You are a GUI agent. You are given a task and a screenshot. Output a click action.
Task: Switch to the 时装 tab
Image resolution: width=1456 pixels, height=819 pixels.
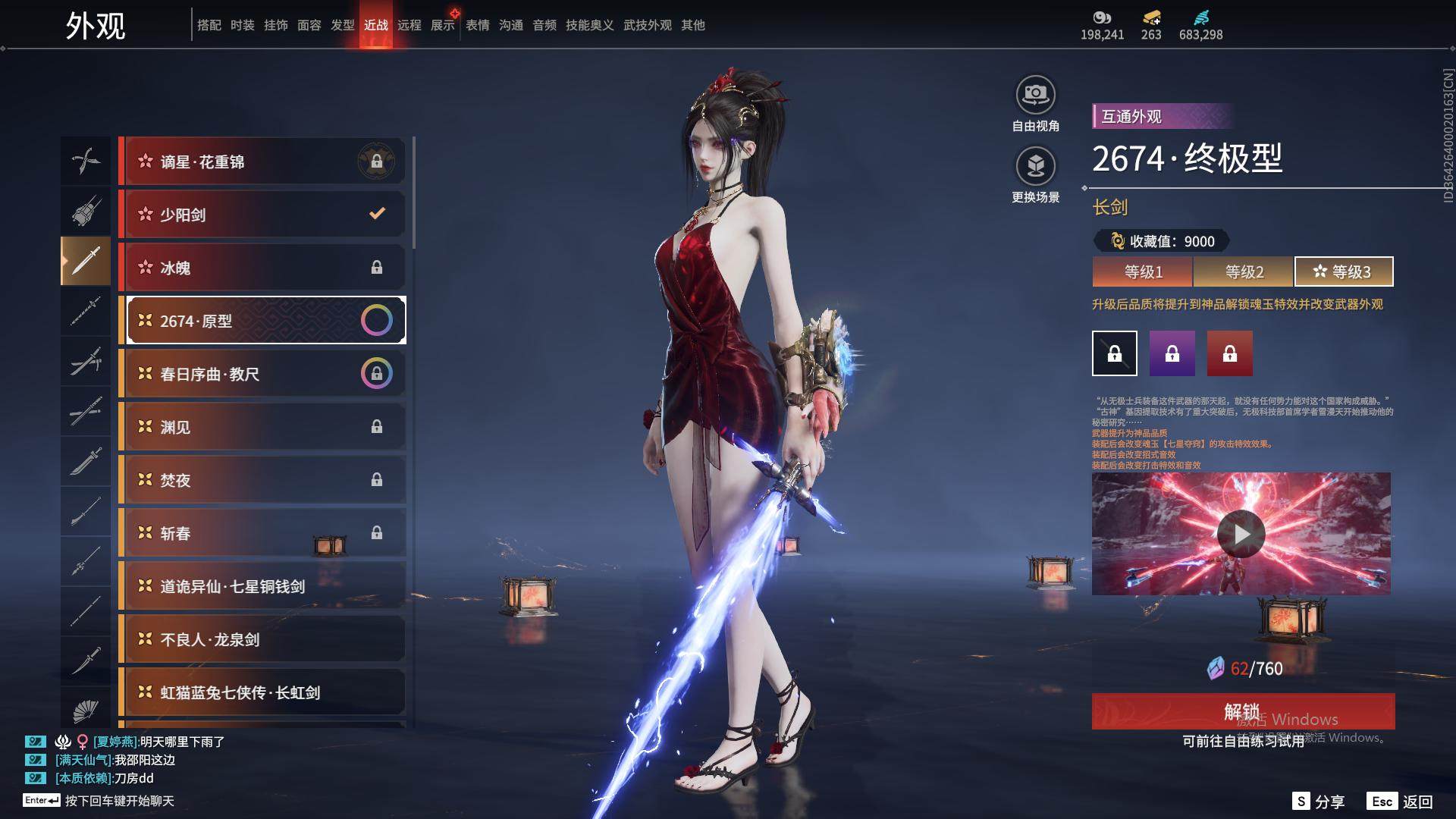243,25
